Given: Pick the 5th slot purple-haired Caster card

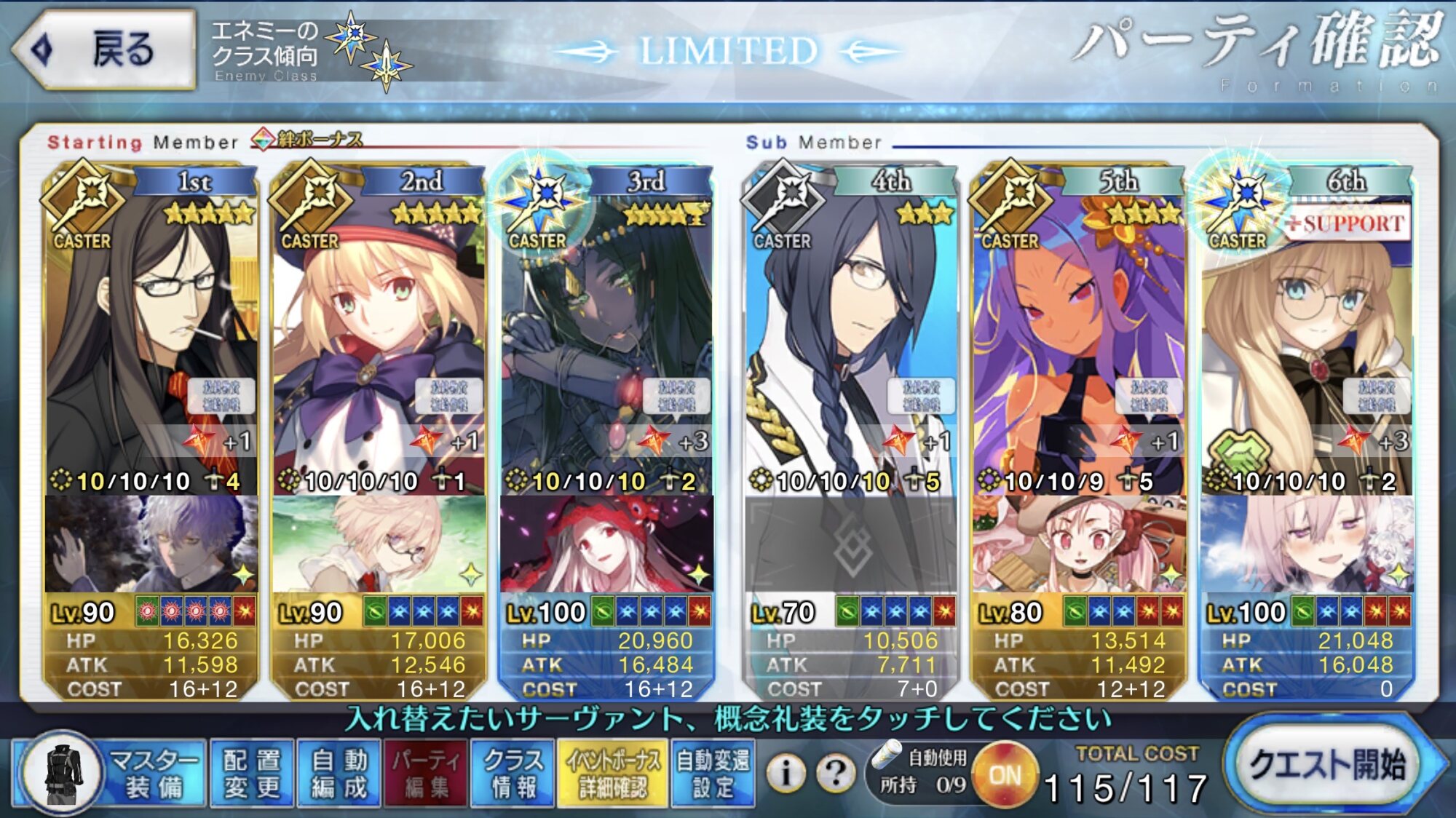Looking at the screenshot, I should click(x=1079, y=327).
